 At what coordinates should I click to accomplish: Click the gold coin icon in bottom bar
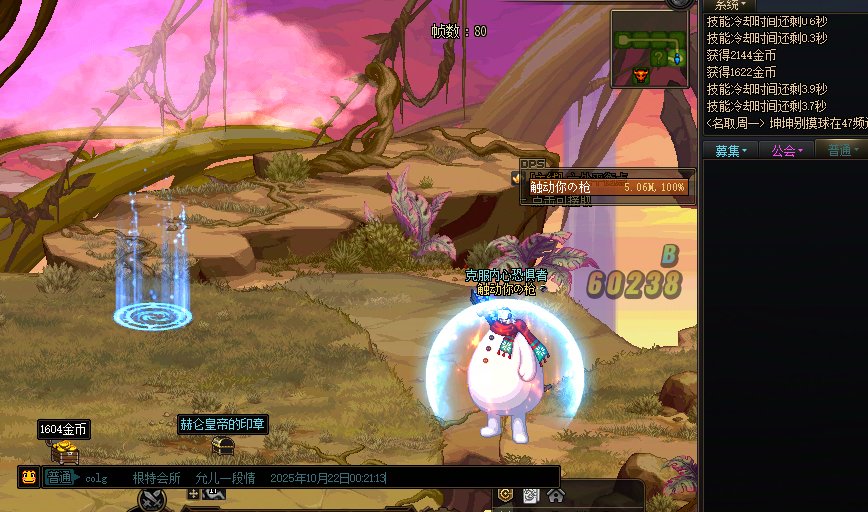coord(506,495)
